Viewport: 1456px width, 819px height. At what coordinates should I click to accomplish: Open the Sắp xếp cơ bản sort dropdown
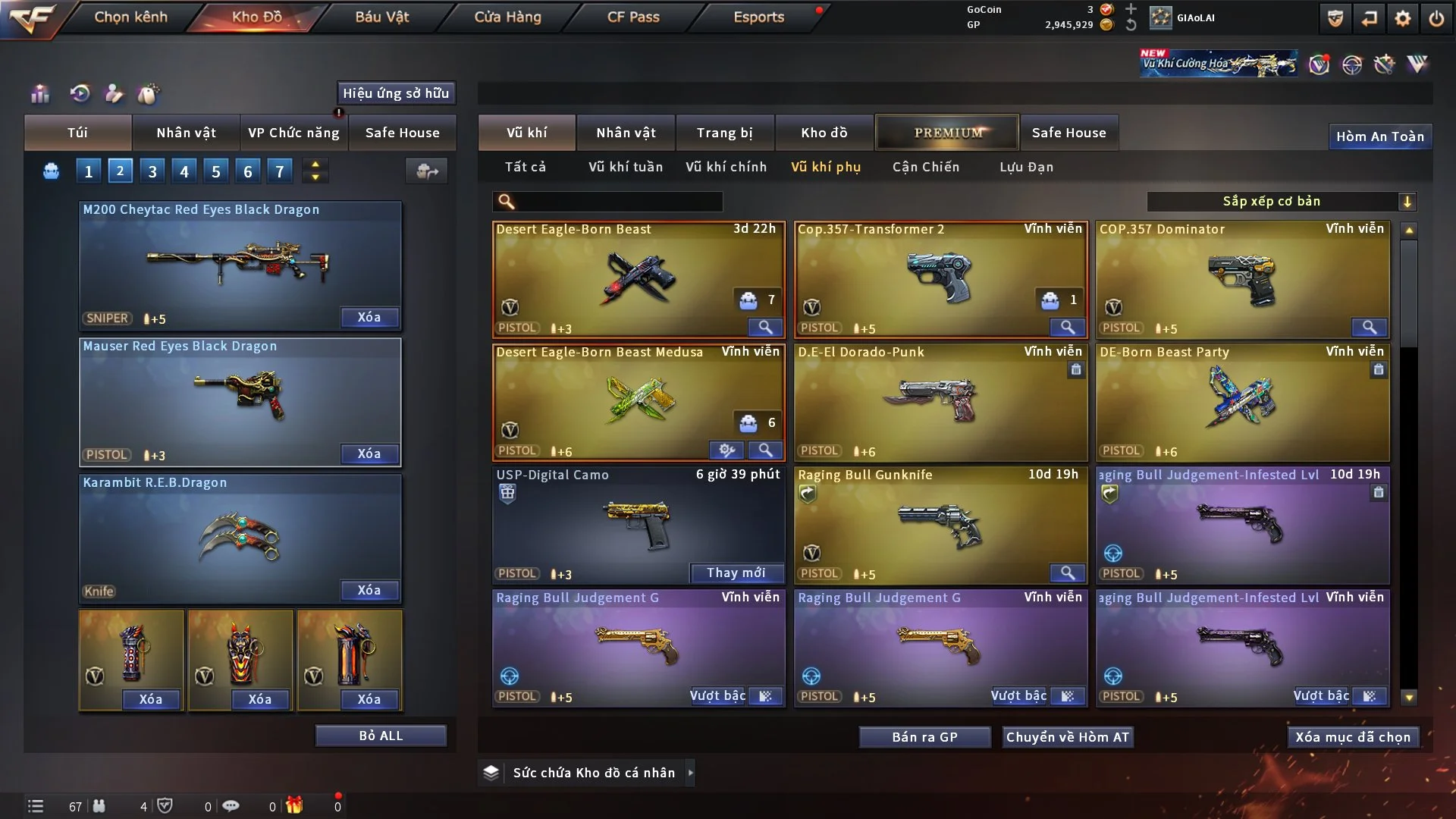[1281, 201]
